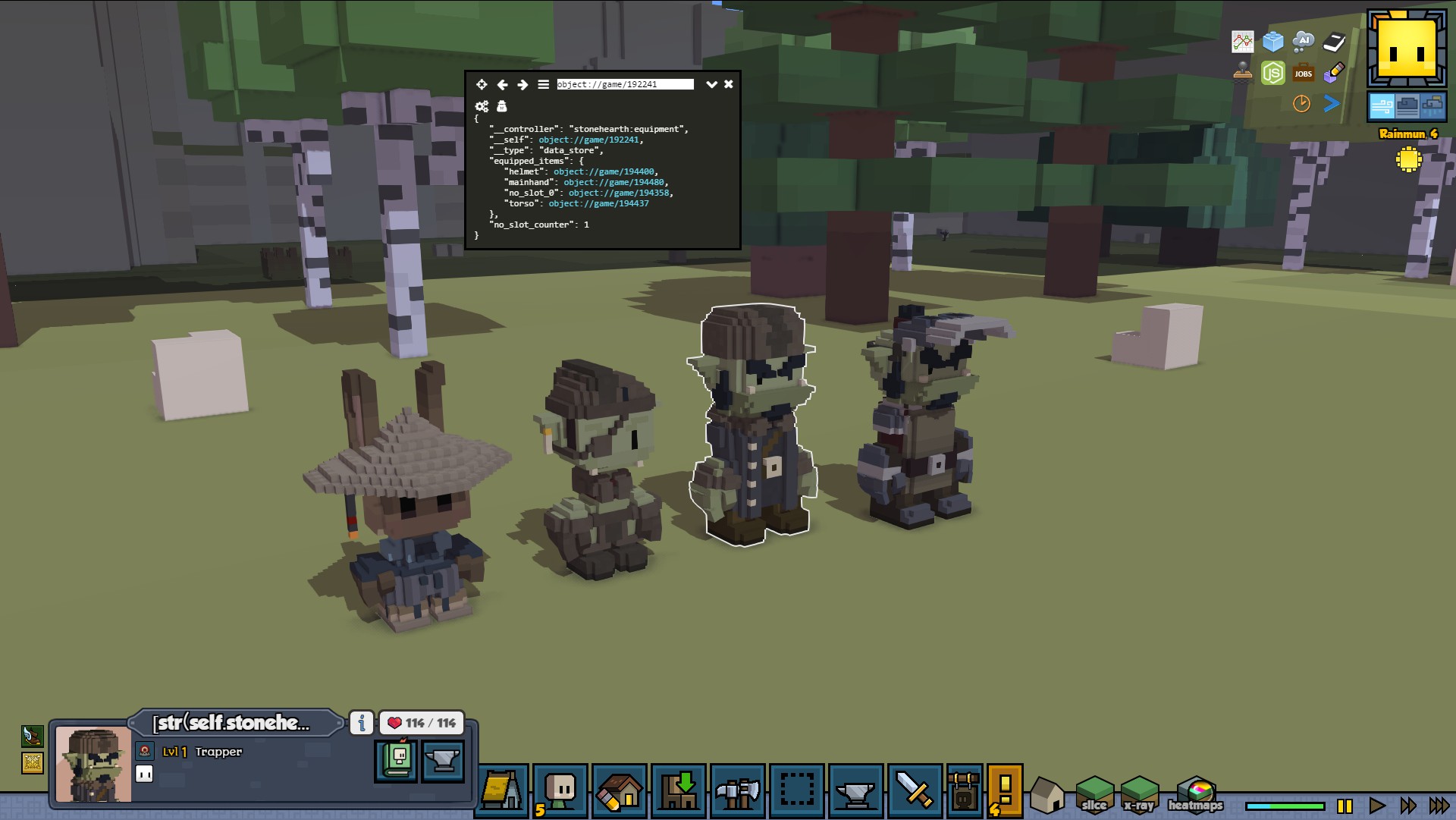Screen dimensions: 1456x820
Task: Open the character sheet book
Action: (x=396, y=760)
